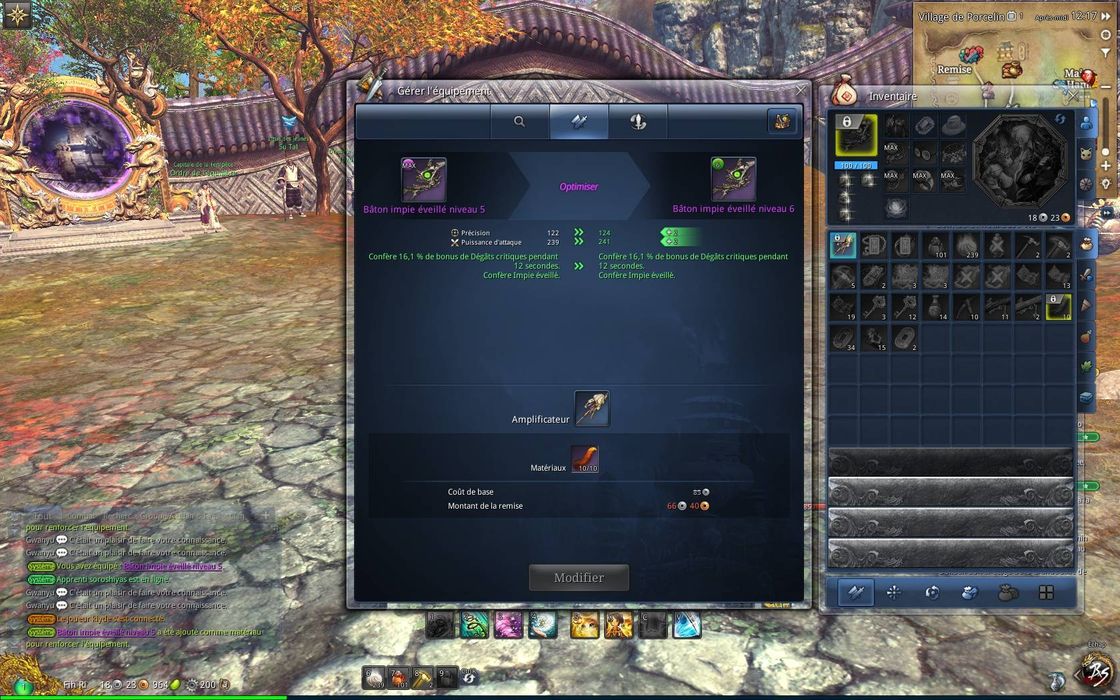Use the pink blossom skill

(x=508, y=626)
